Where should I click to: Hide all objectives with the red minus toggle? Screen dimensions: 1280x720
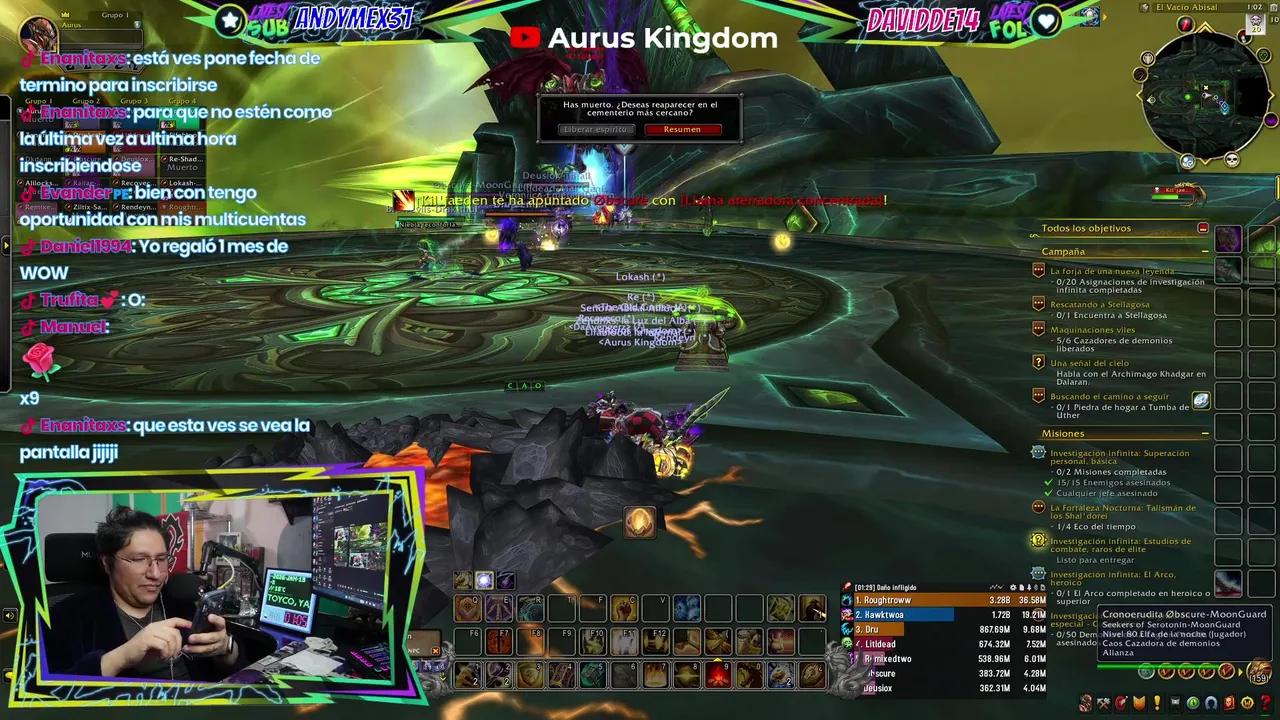[1203, 228]
